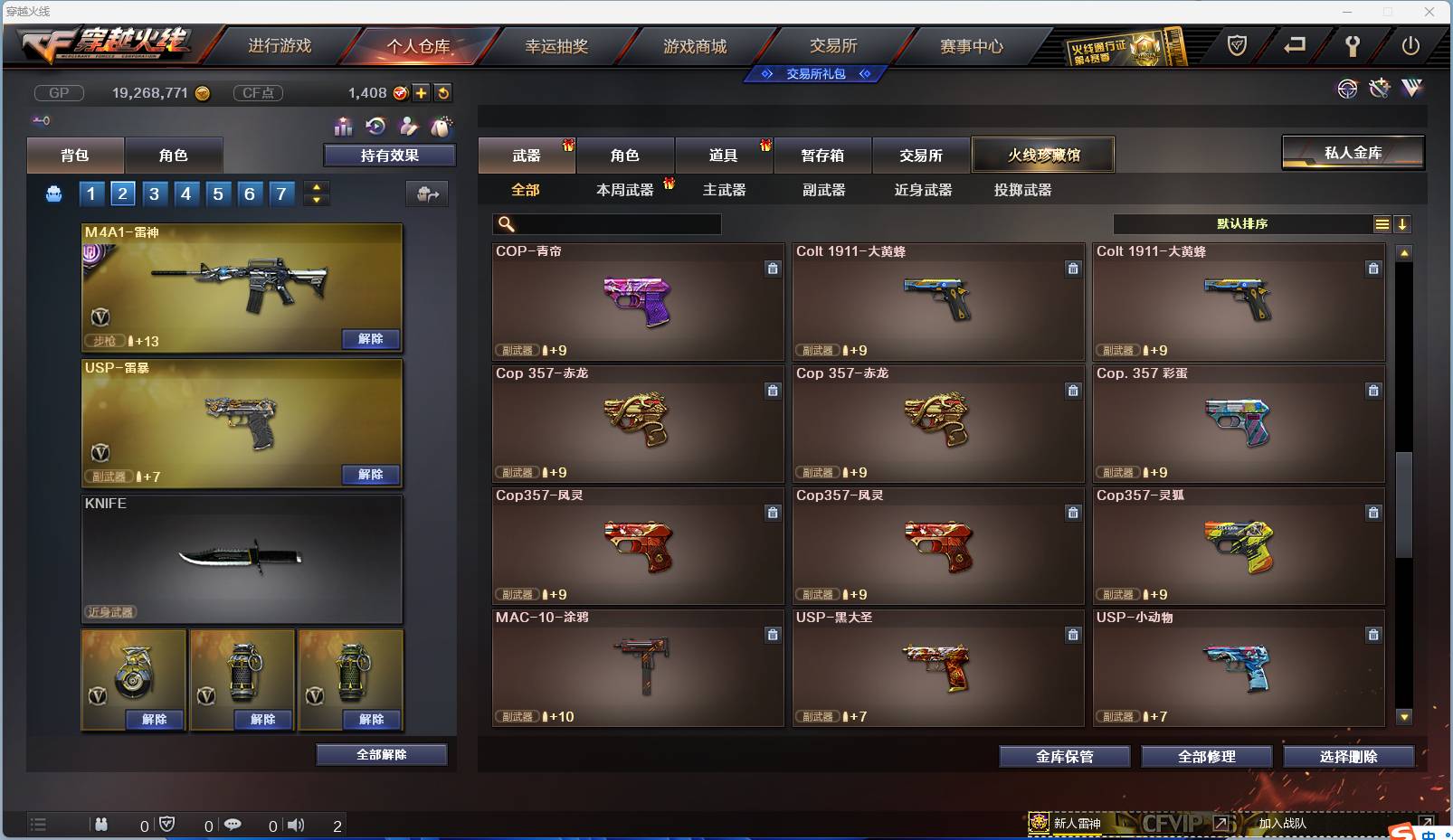This screenshot has width=1453, height=840.
Task: Open the battle statistics bar-chart icon
Action: [344, 127]
